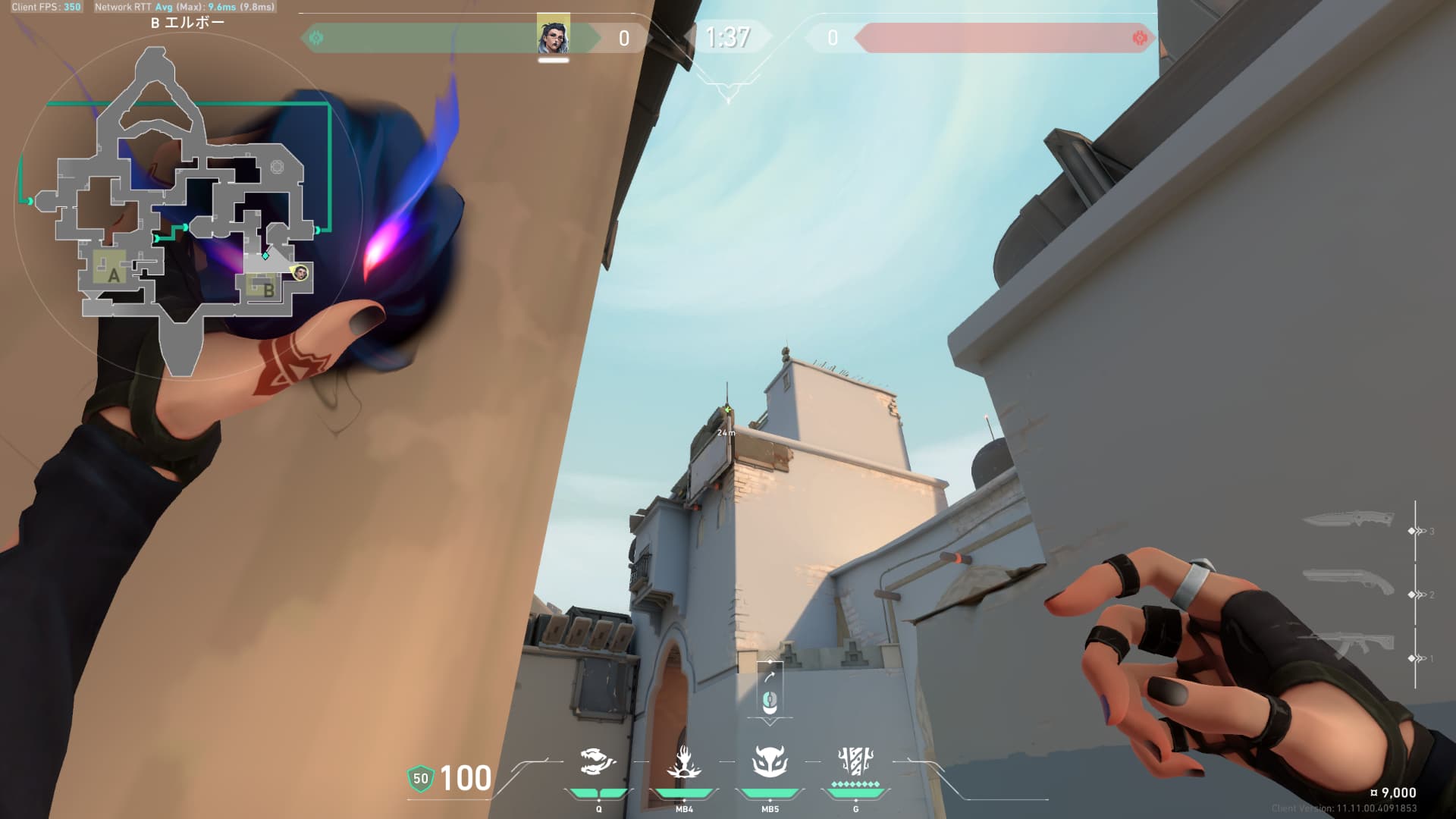
Task: Select Fade's agent portrait in top bar
Action: (553, 36)
